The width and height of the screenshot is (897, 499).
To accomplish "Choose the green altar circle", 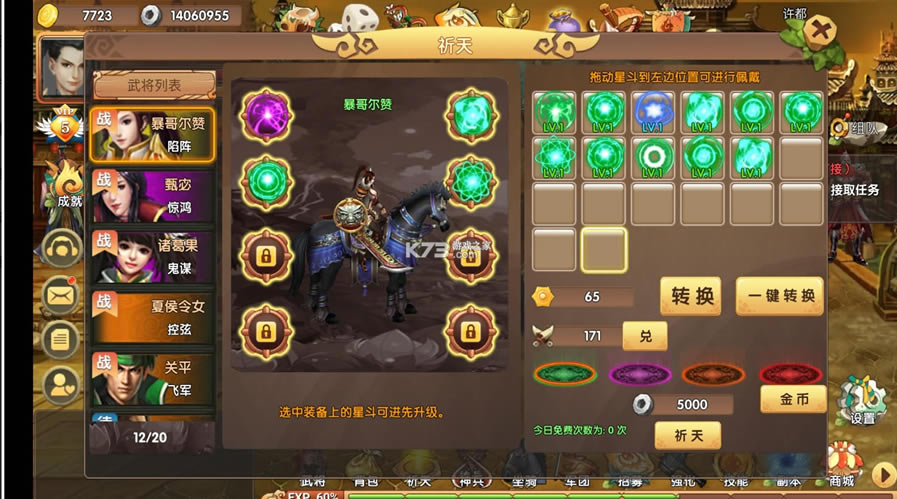I will click(x=565, y=374).
